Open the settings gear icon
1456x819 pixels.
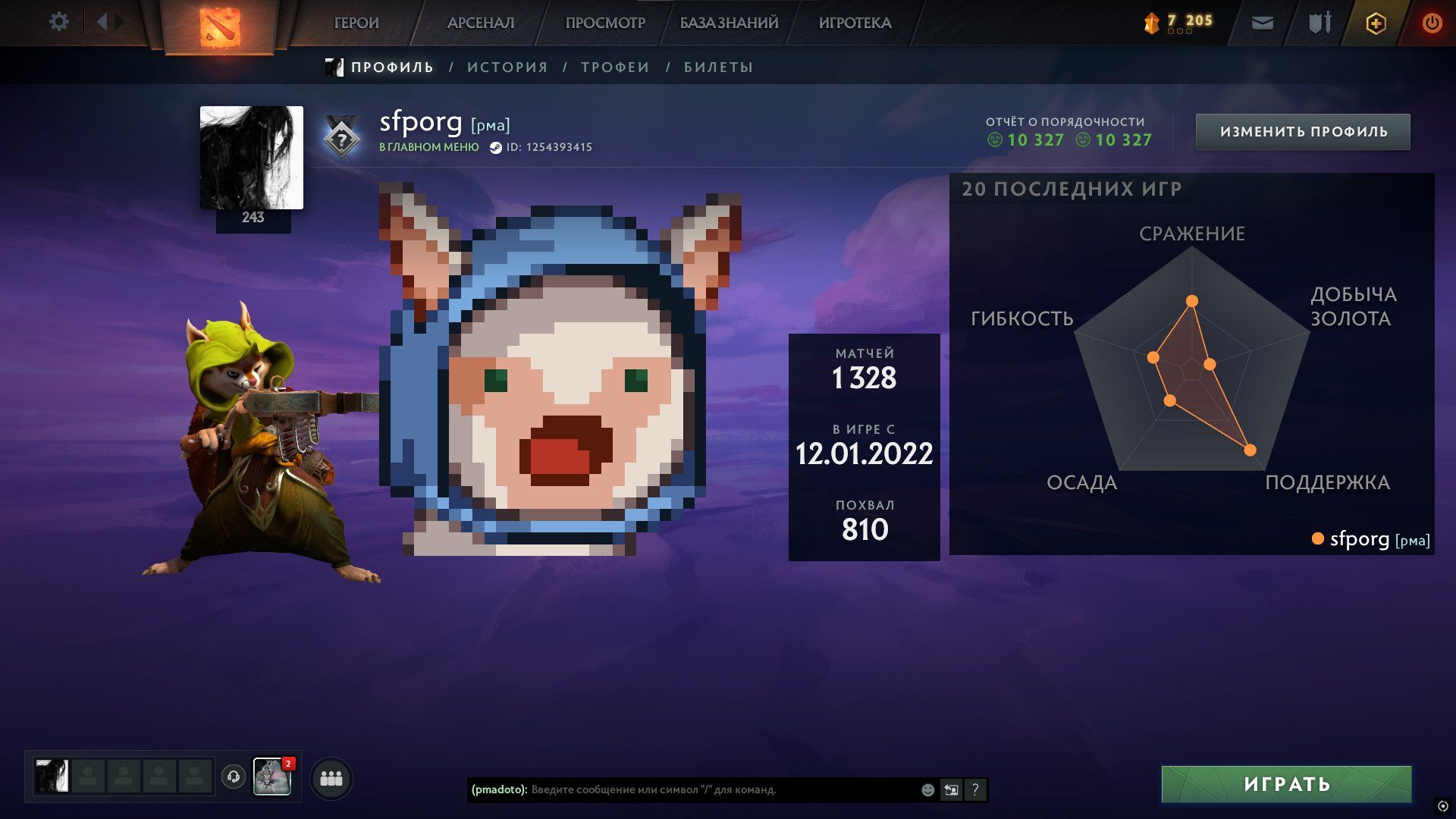59,22
